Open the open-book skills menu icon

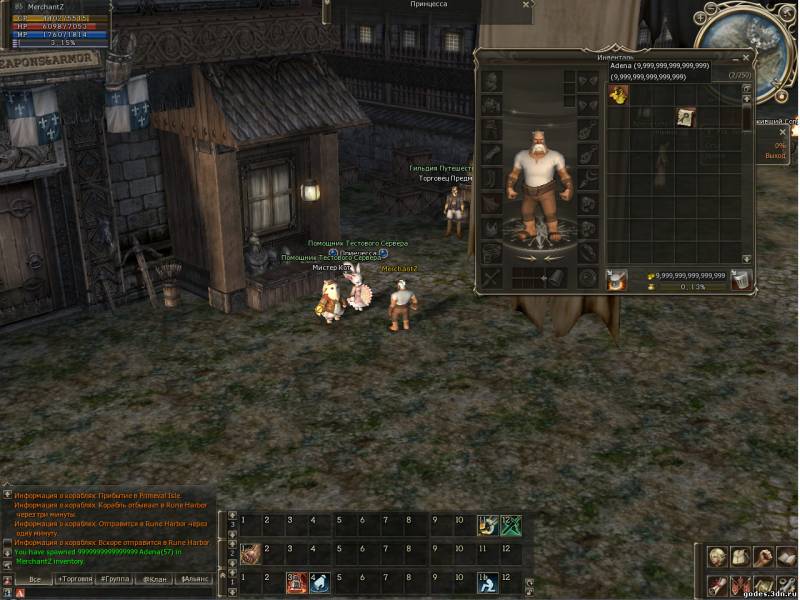787,557
